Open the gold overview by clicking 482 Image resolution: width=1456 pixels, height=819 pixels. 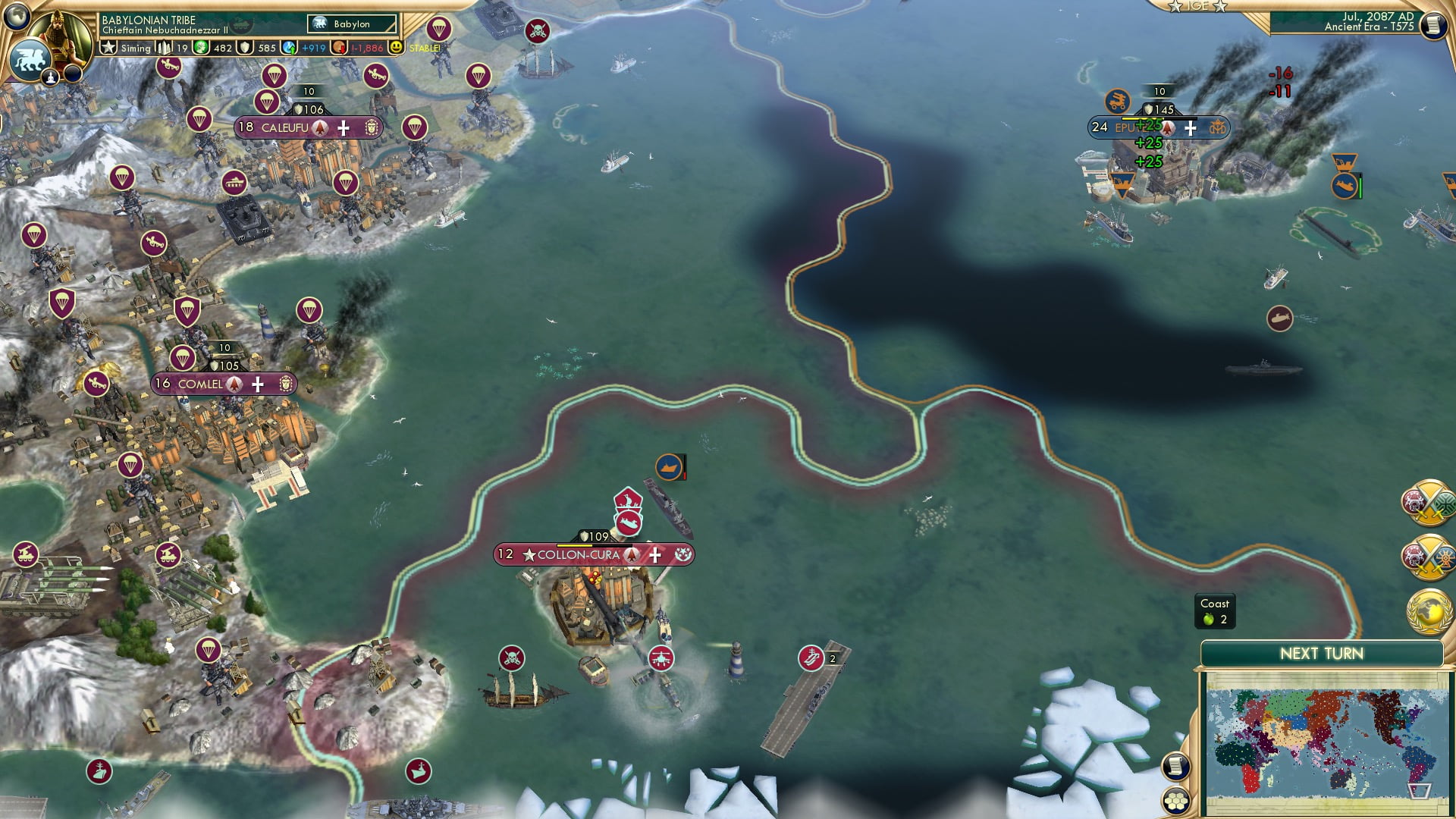coord(224,48)
